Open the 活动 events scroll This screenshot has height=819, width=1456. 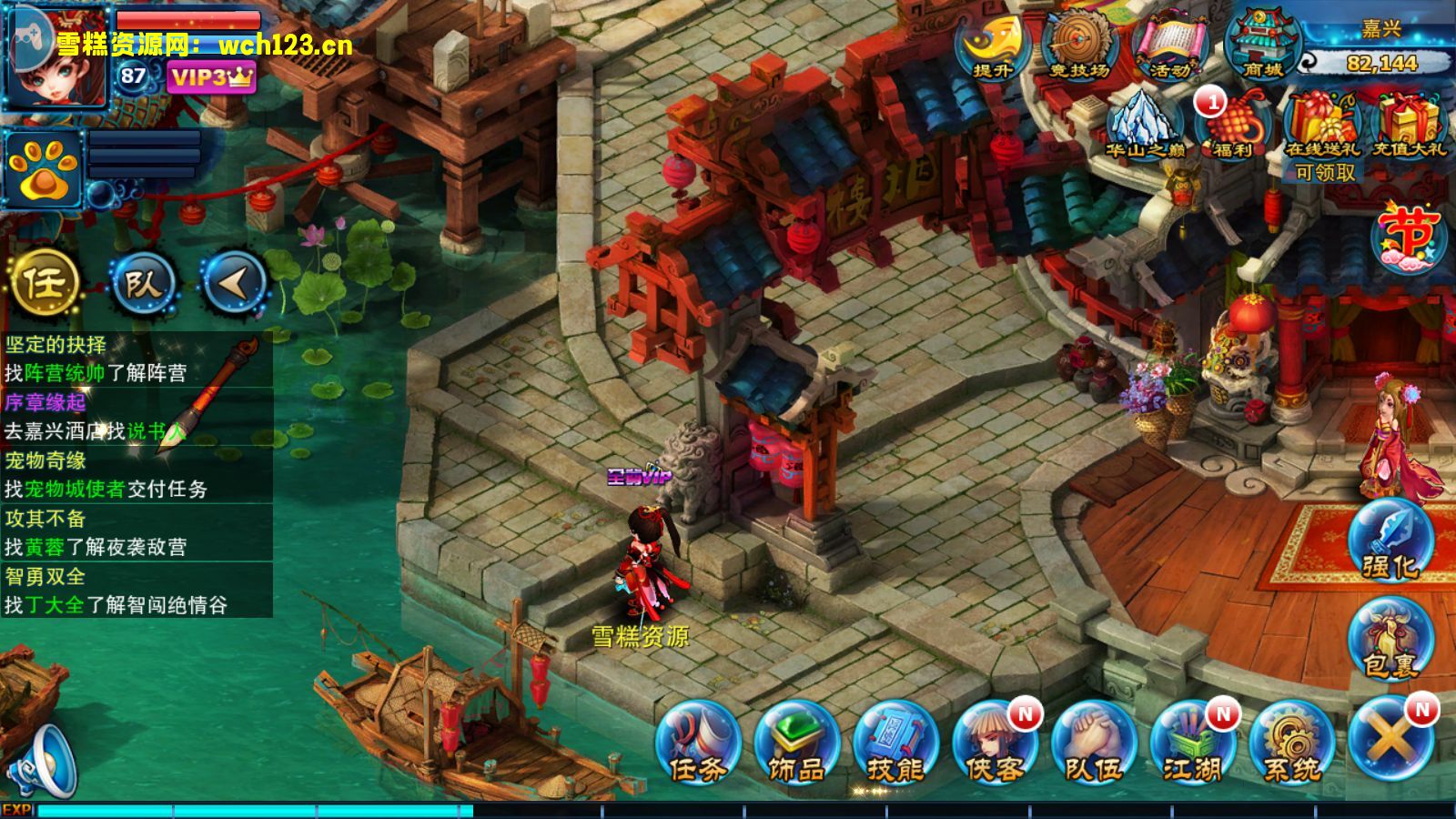pyautogui.click(x=1169, y=45)
